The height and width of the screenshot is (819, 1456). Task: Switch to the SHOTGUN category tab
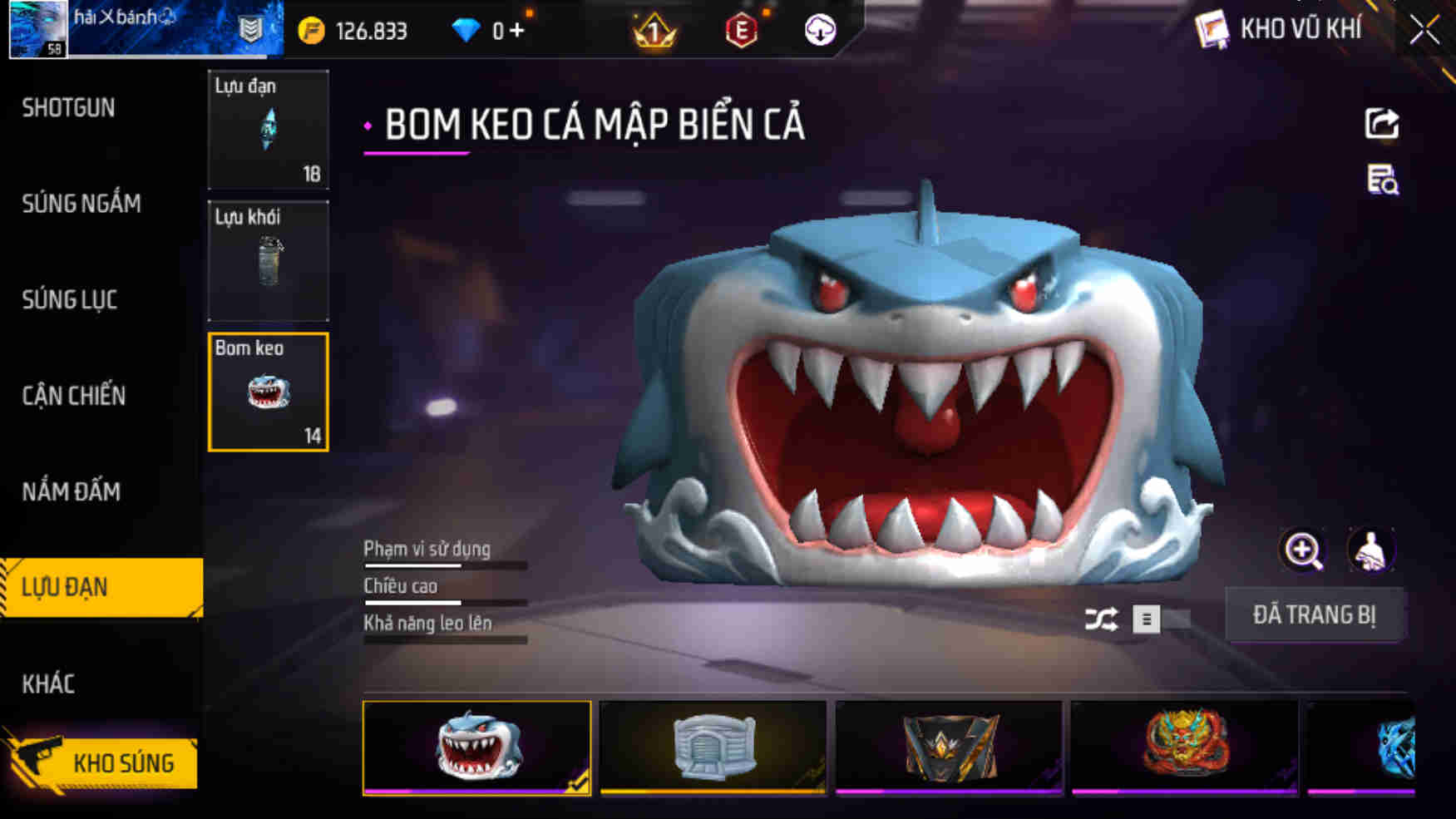click(x=70, y=108)
